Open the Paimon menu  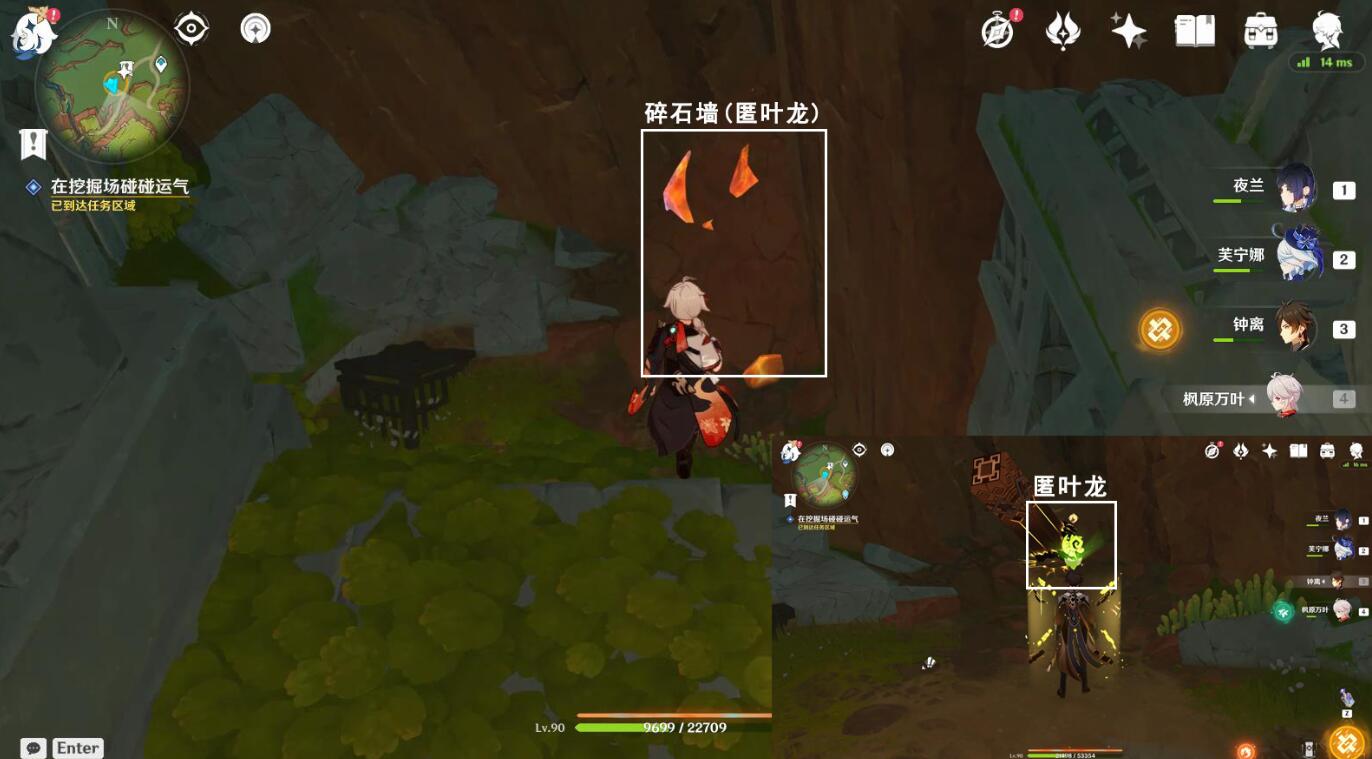click(x=33, y=33)
